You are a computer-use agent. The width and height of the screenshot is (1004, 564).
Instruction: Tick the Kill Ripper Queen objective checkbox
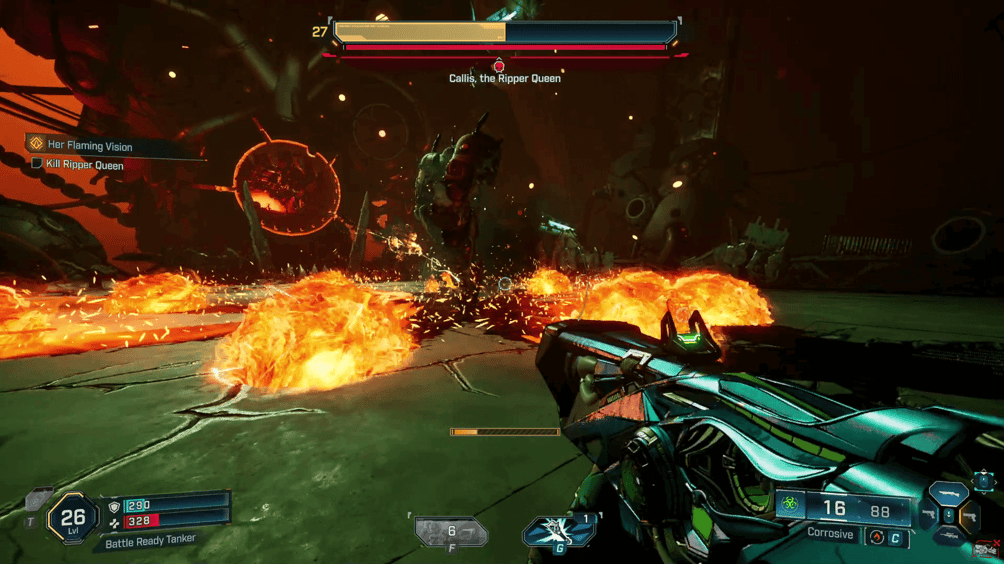click(x=37, y=164)
